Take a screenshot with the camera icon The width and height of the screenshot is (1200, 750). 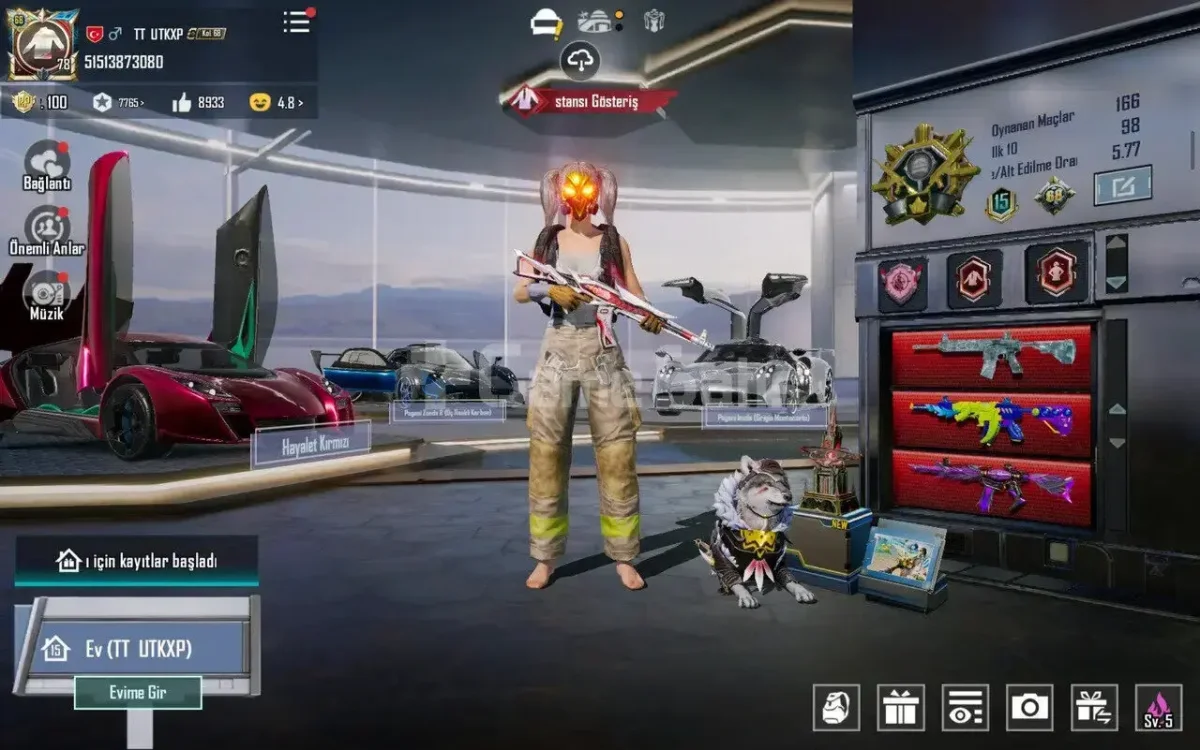tap(1030, 707)
